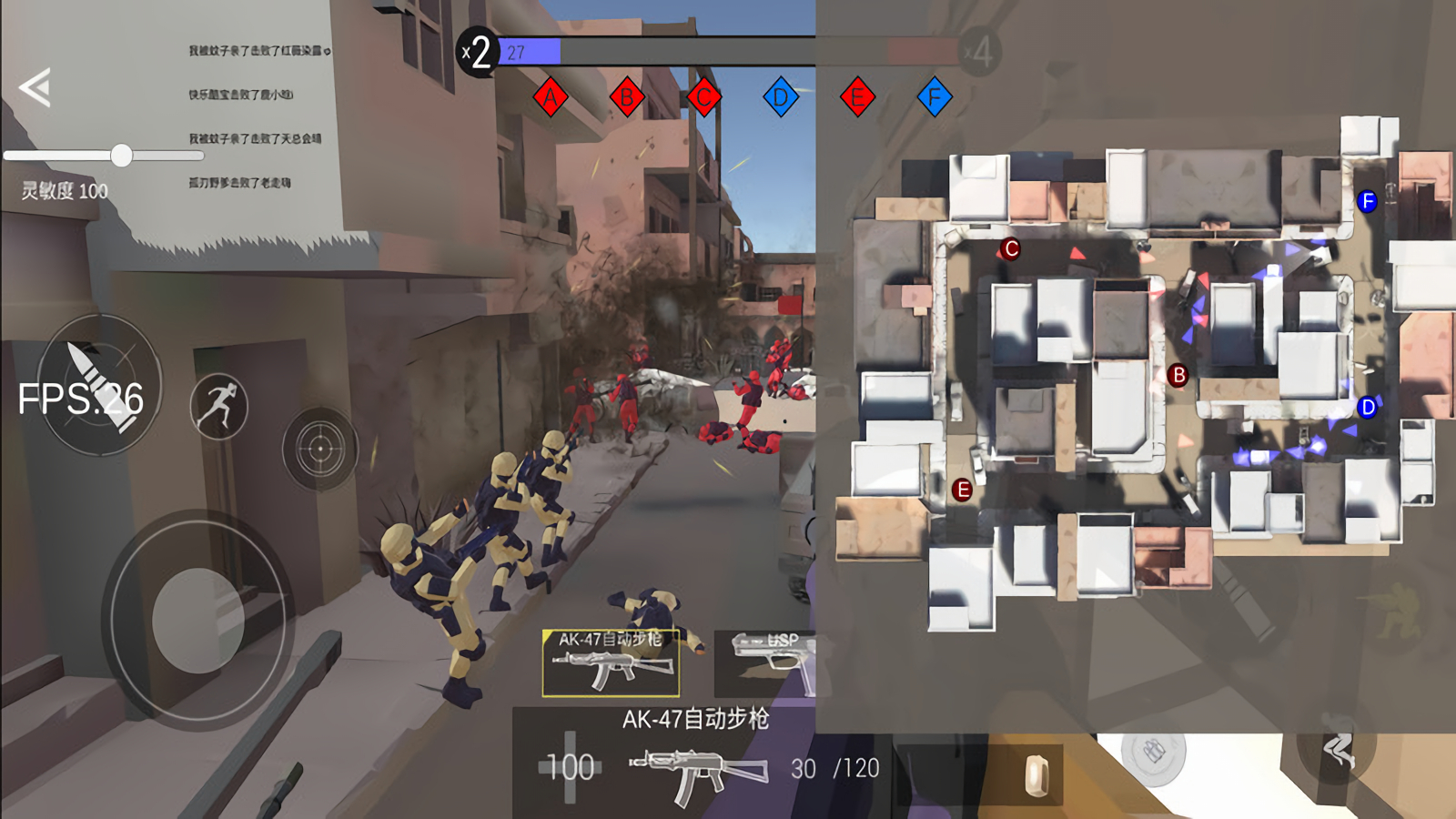This screenshot has height=819, width=1456.
Task: Click the virtual movement joystick
Action: click(197, 620)
